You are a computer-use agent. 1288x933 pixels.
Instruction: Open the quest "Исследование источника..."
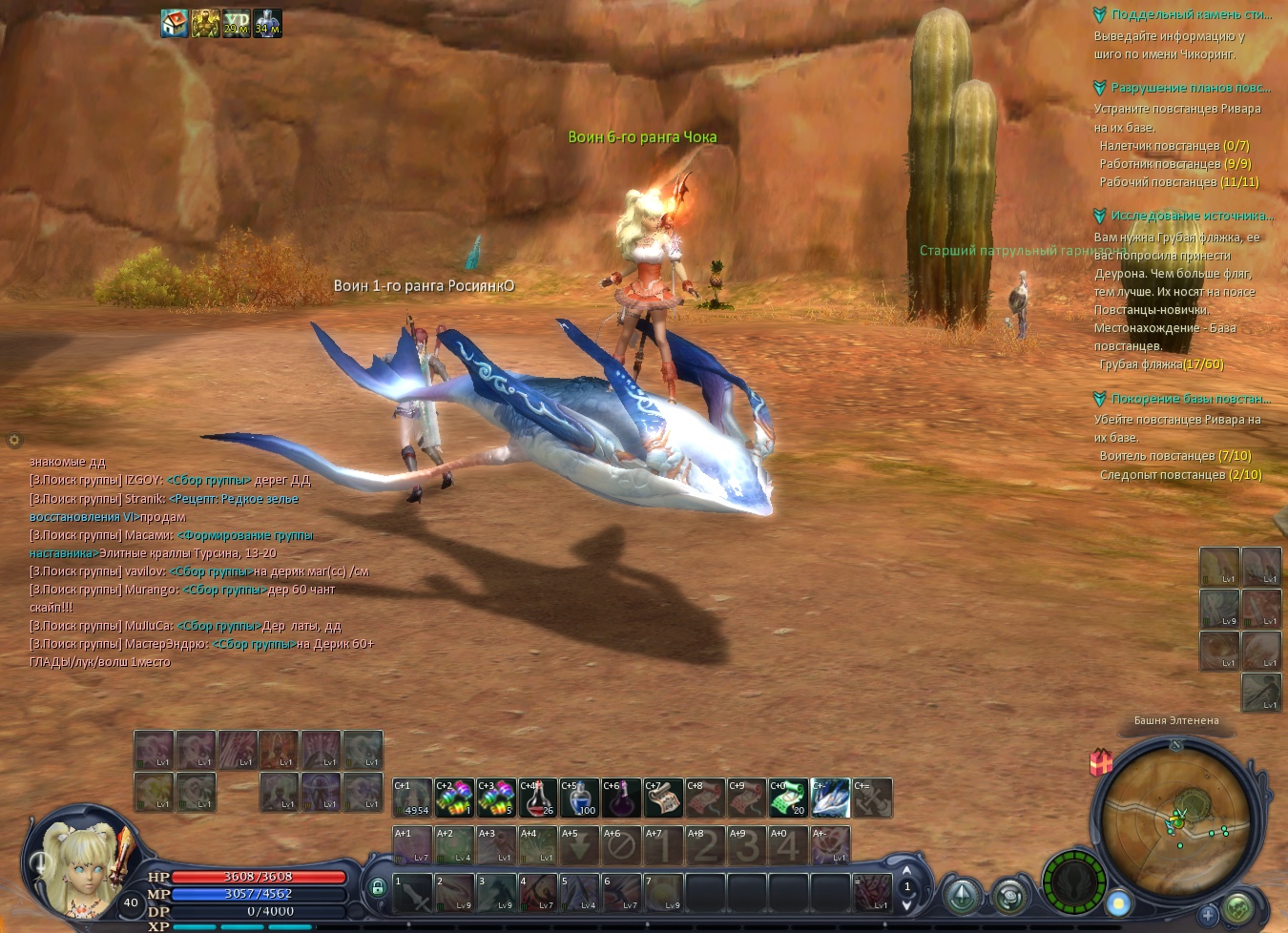1191,216
